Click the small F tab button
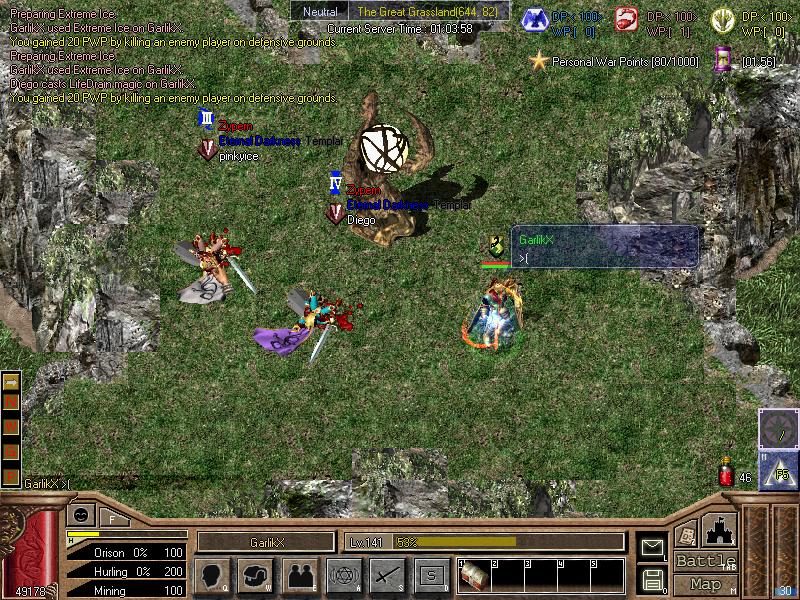Screen dimensions: 800x600 point(112,518)
